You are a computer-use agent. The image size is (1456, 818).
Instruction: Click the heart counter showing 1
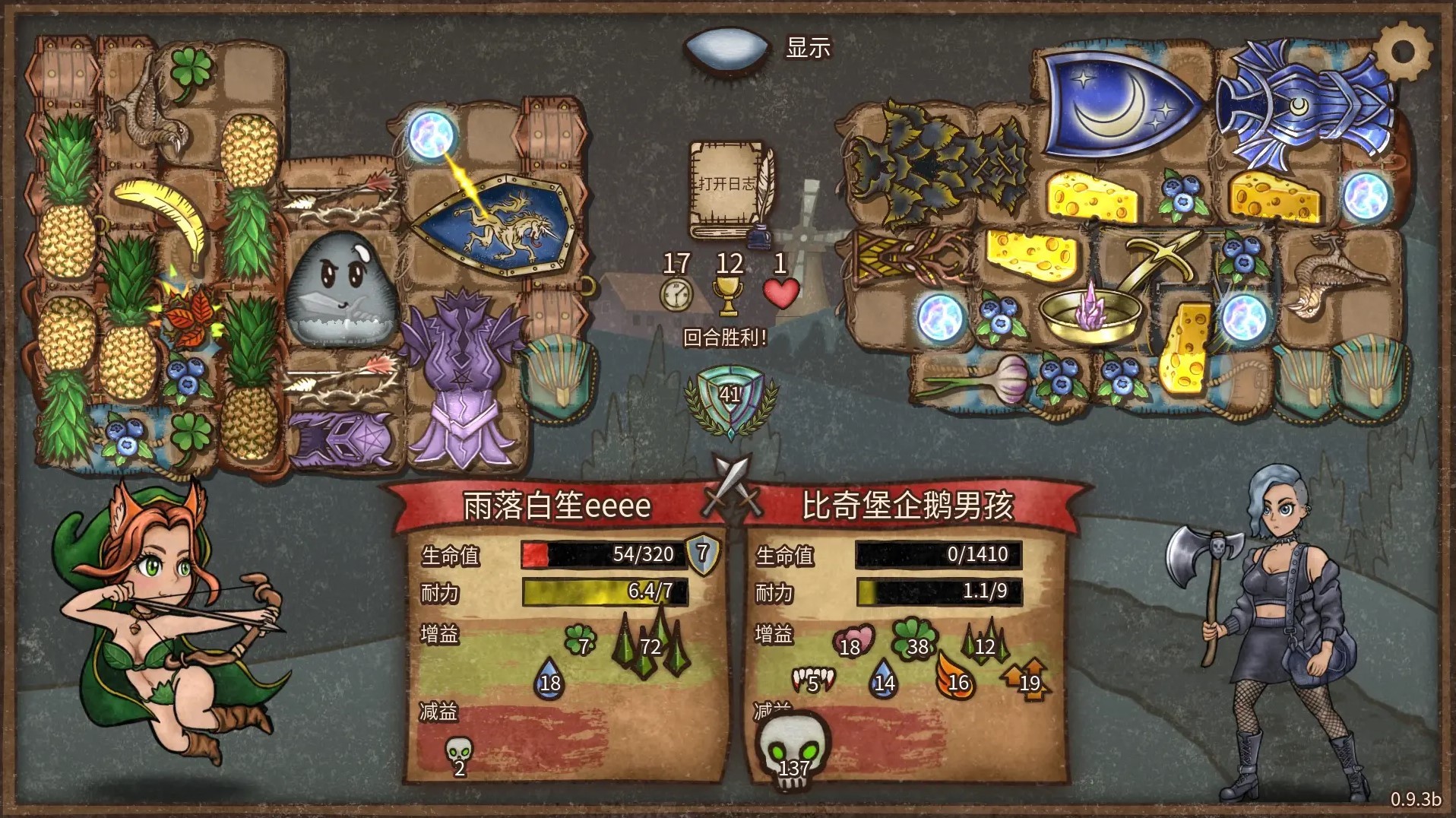783,293
